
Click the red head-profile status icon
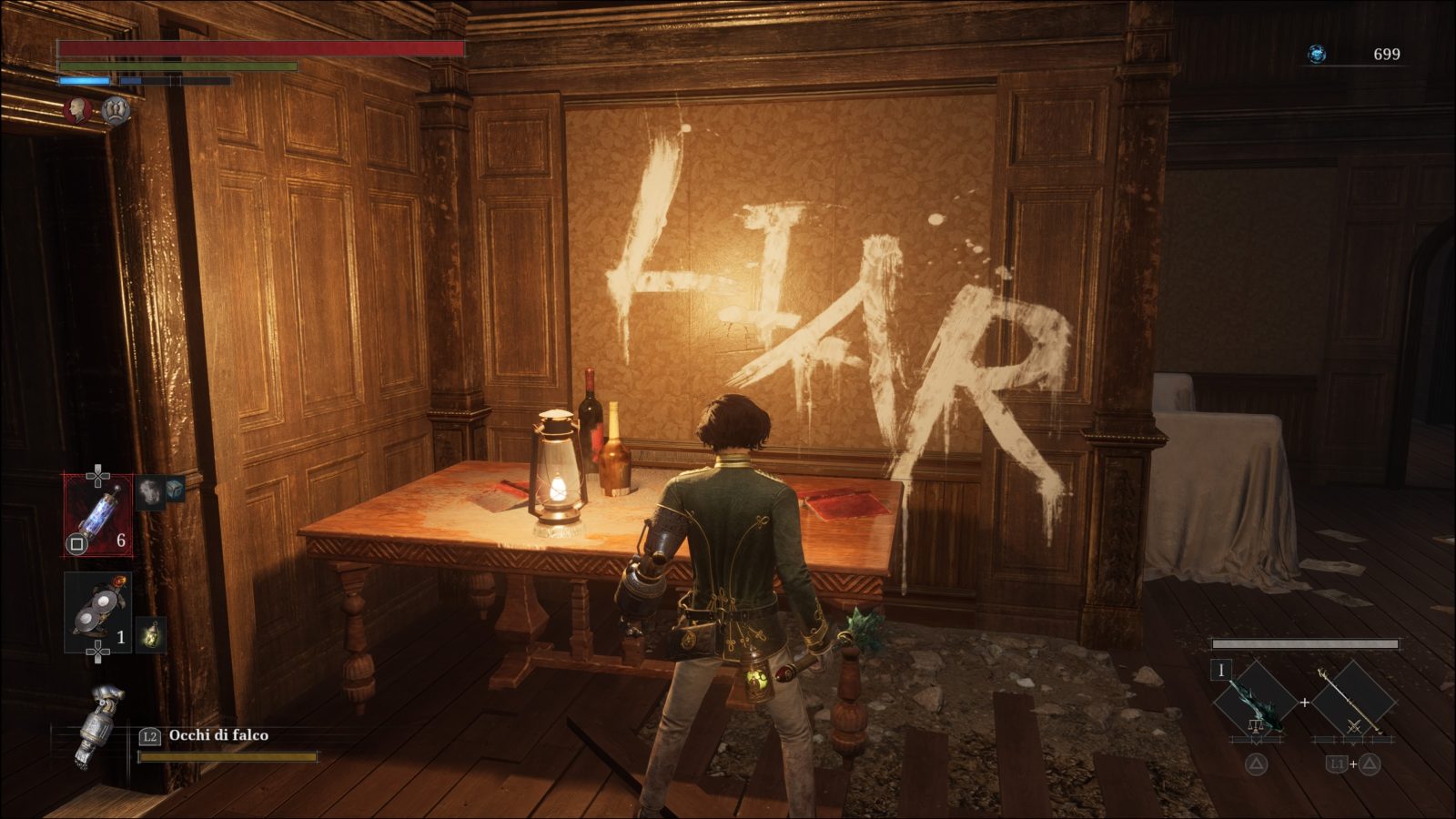tap(80, 110)
